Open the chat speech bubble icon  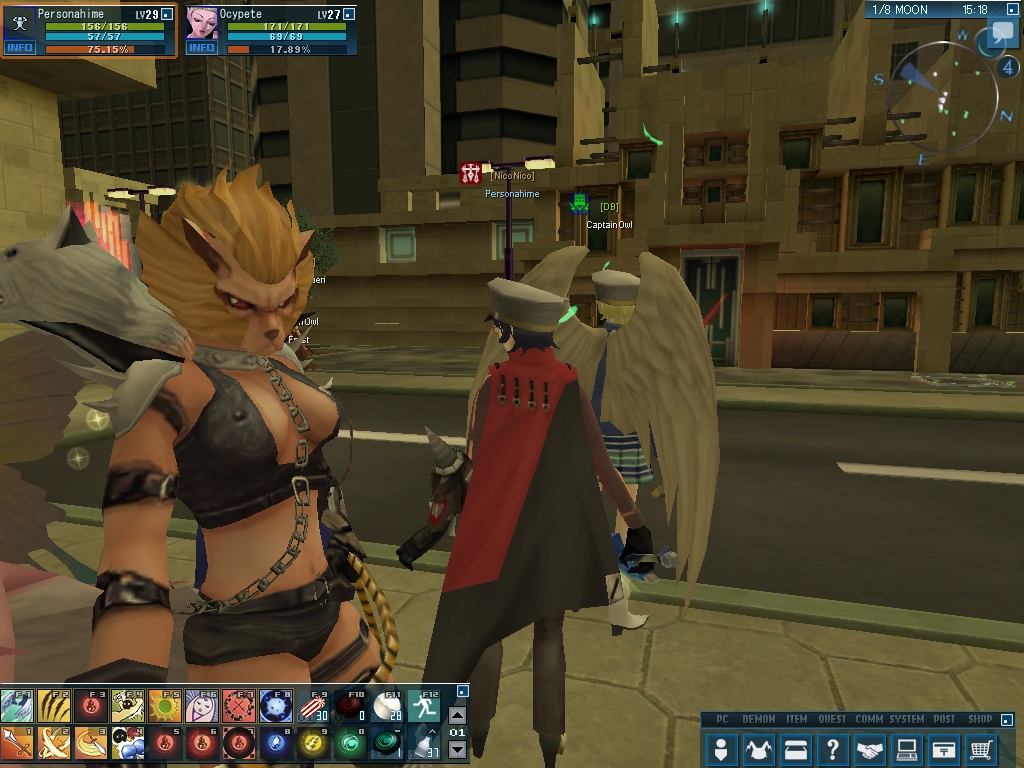click(x=1001, y=35)
